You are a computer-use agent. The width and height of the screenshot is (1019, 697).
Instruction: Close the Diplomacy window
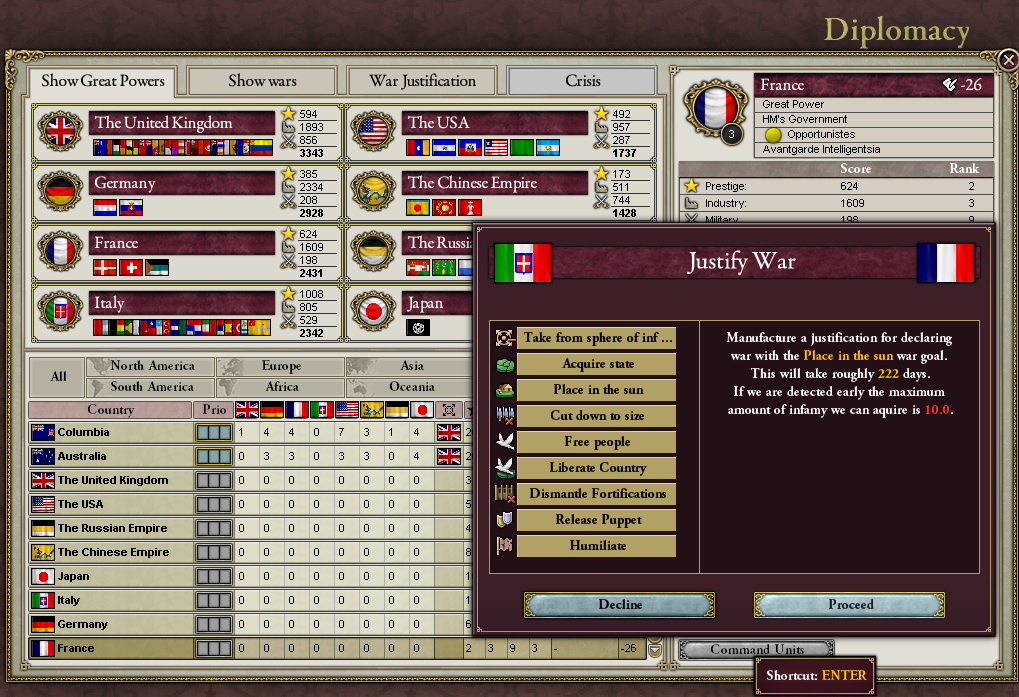tap(1008, 59)
